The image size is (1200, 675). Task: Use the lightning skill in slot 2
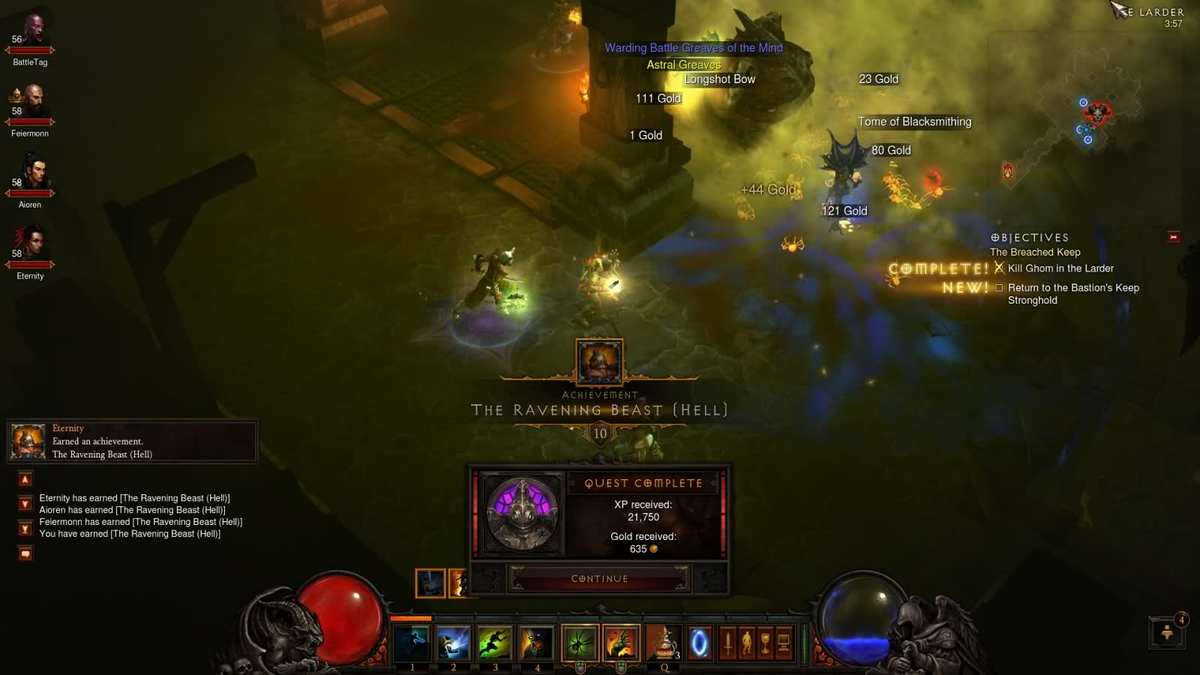pyautogui.click(x=453, y=643)
